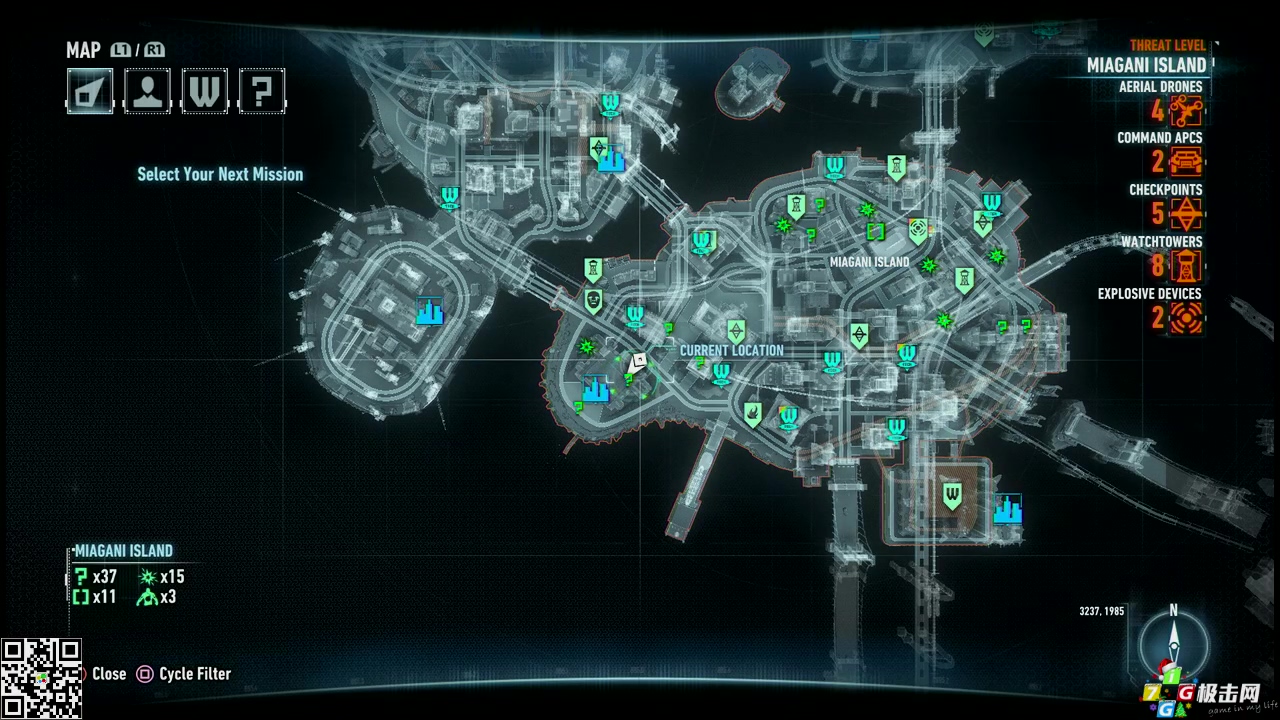Switch to the character silhouette tab
Screen dimensions: 1280x720
(147, 91)
